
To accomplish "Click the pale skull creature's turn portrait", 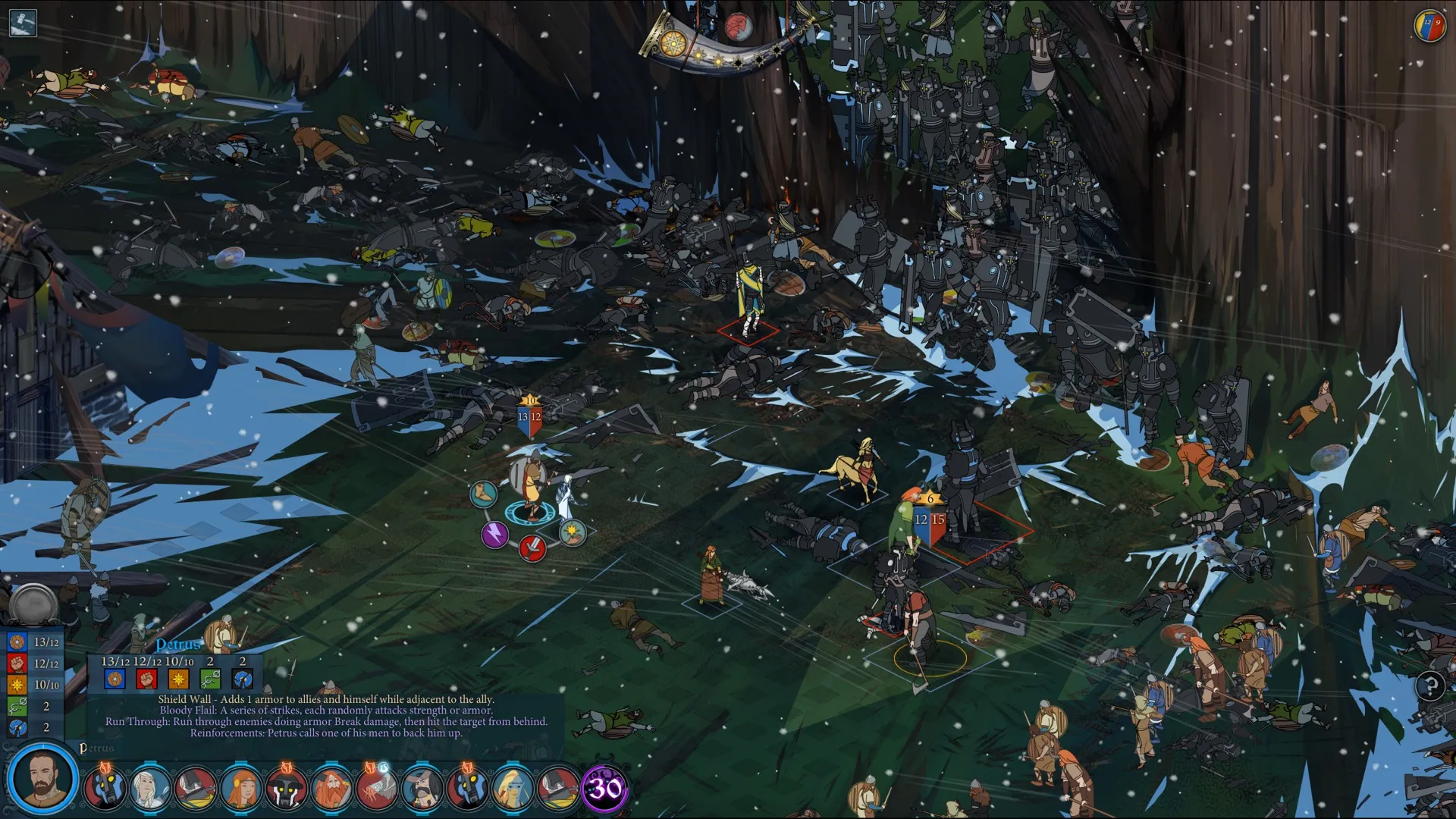I will 376,789.
